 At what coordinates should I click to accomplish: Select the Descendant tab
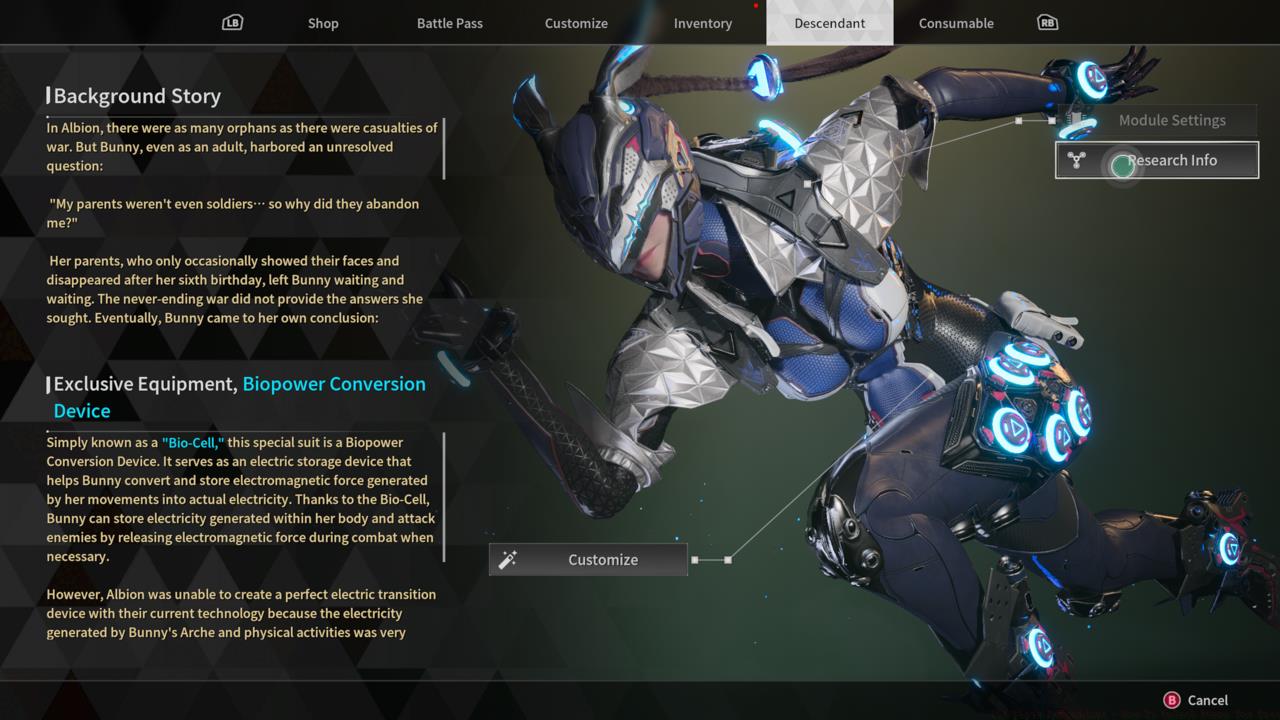pyautogui.click(x=830, y=22)
